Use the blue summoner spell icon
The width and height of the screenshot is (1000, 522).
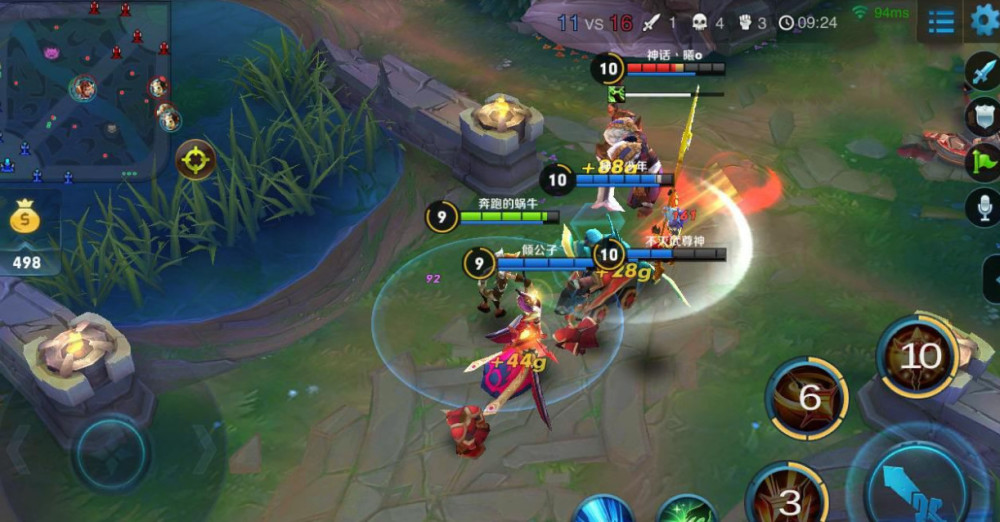pyautogui.click(x=604, y=509)
